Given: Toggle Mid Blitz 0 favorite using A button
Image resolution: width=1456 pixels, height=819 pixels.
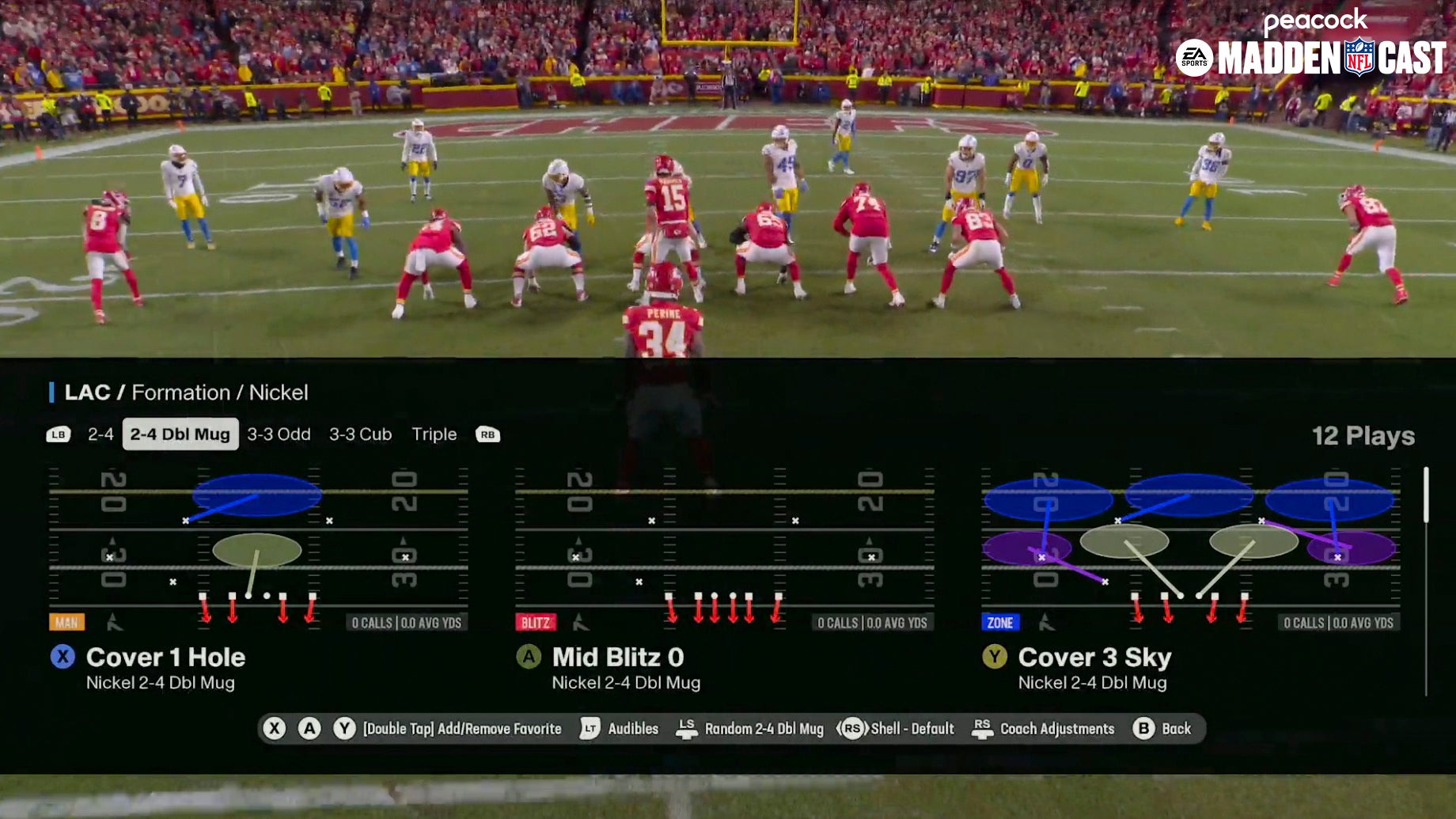Looking at the screenshot, I should [528, 658].
